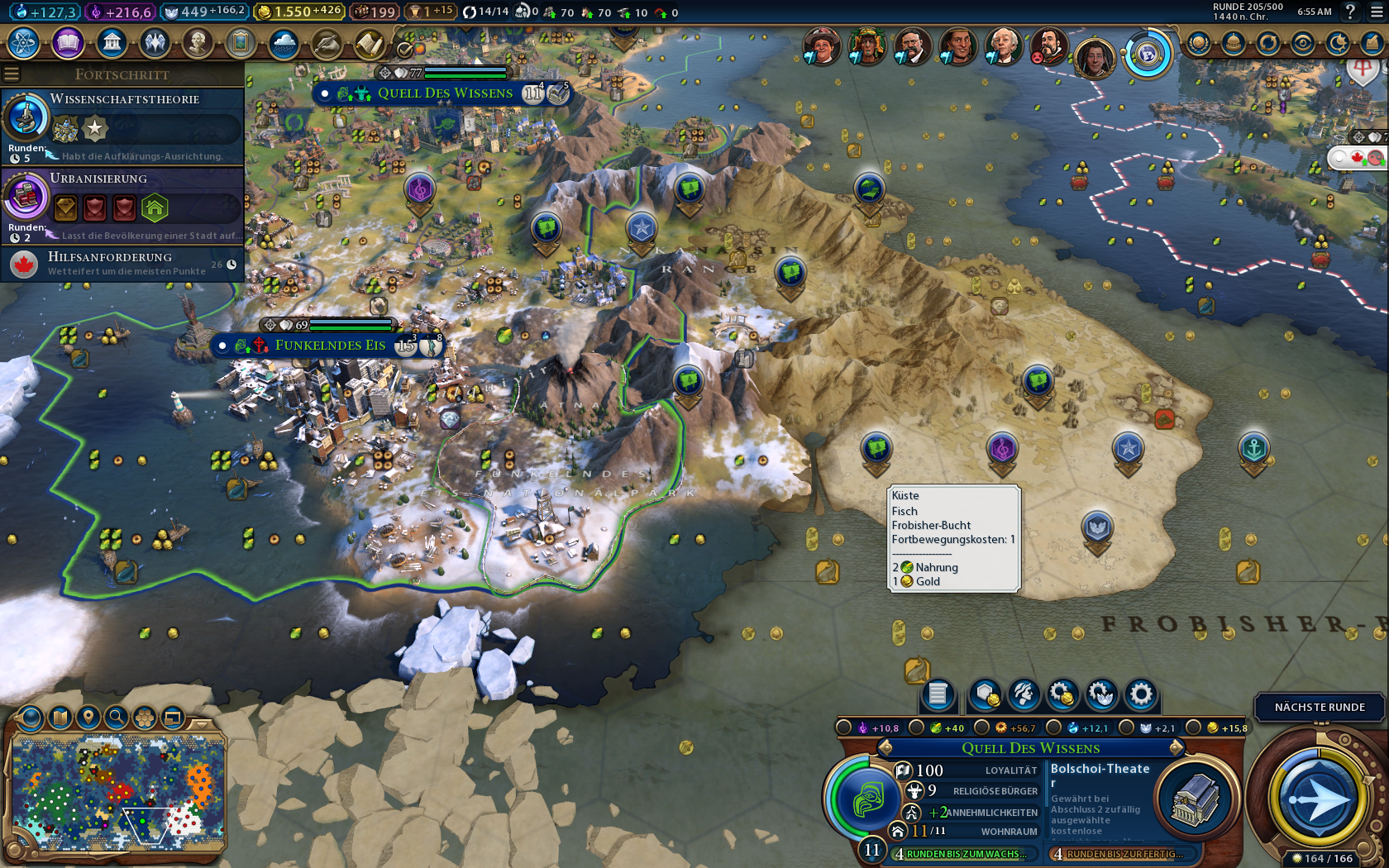Switch to next city arrow
The image size is (1389, 868).
[1176, 748]
